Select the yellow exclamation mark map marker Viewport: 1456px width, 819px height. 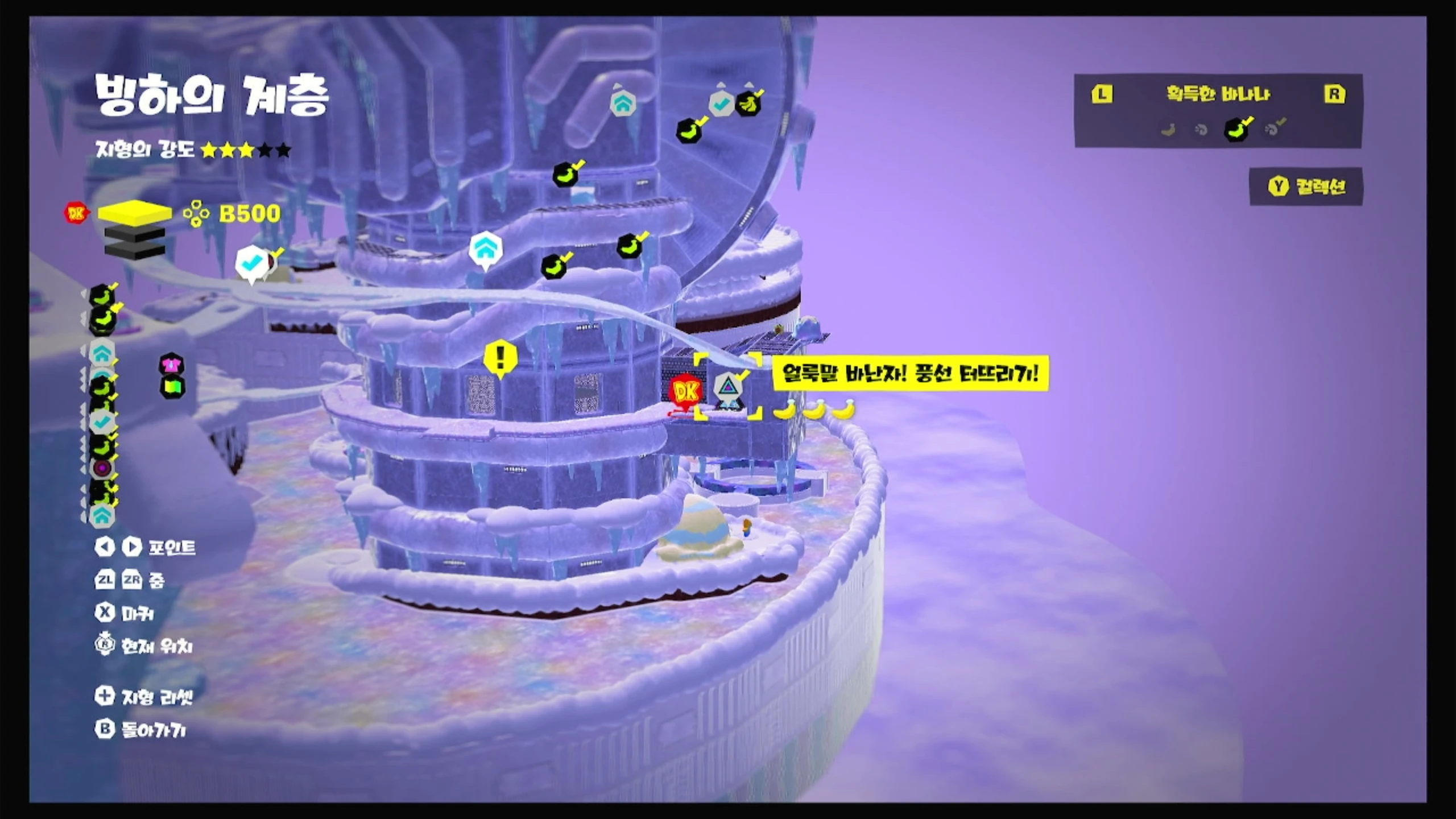[500, 357]
